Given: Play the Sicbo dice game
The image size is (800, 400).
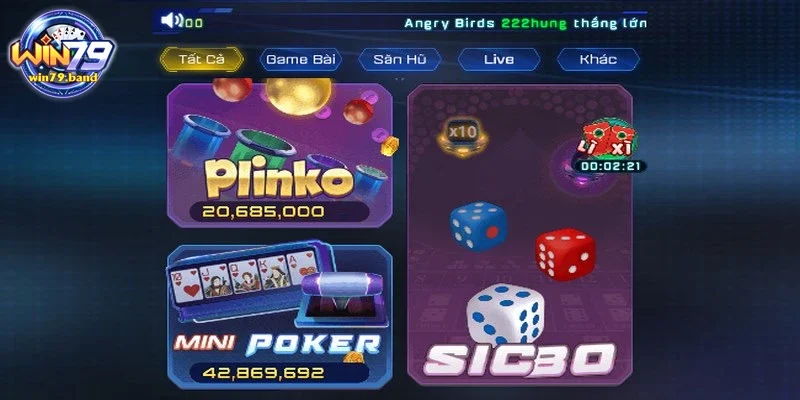Looking at the screenshot, I should tap(520, 235).
